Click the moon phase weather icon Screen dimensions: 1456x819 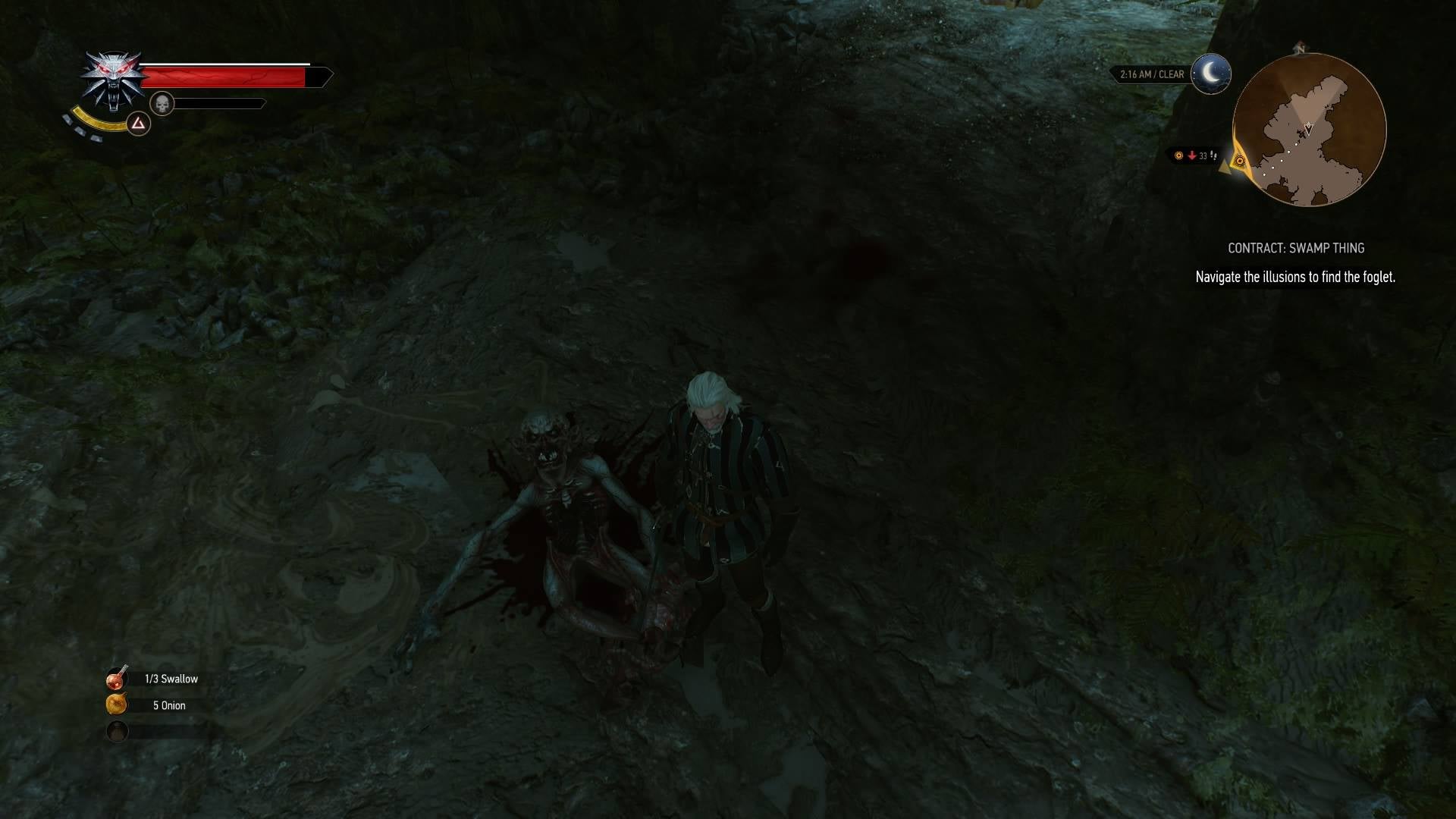[x=1211, y=73]
